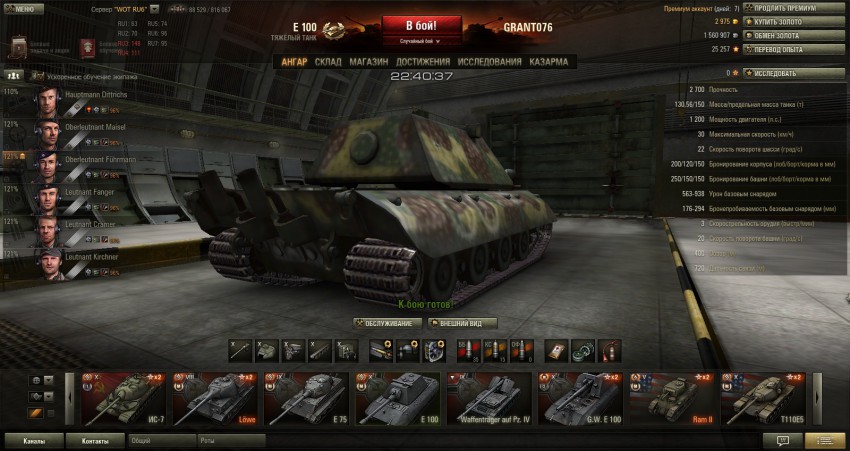Open the Внешний вид customization
Viewport: 850px width, 451px height.
[x=462, y=323]
